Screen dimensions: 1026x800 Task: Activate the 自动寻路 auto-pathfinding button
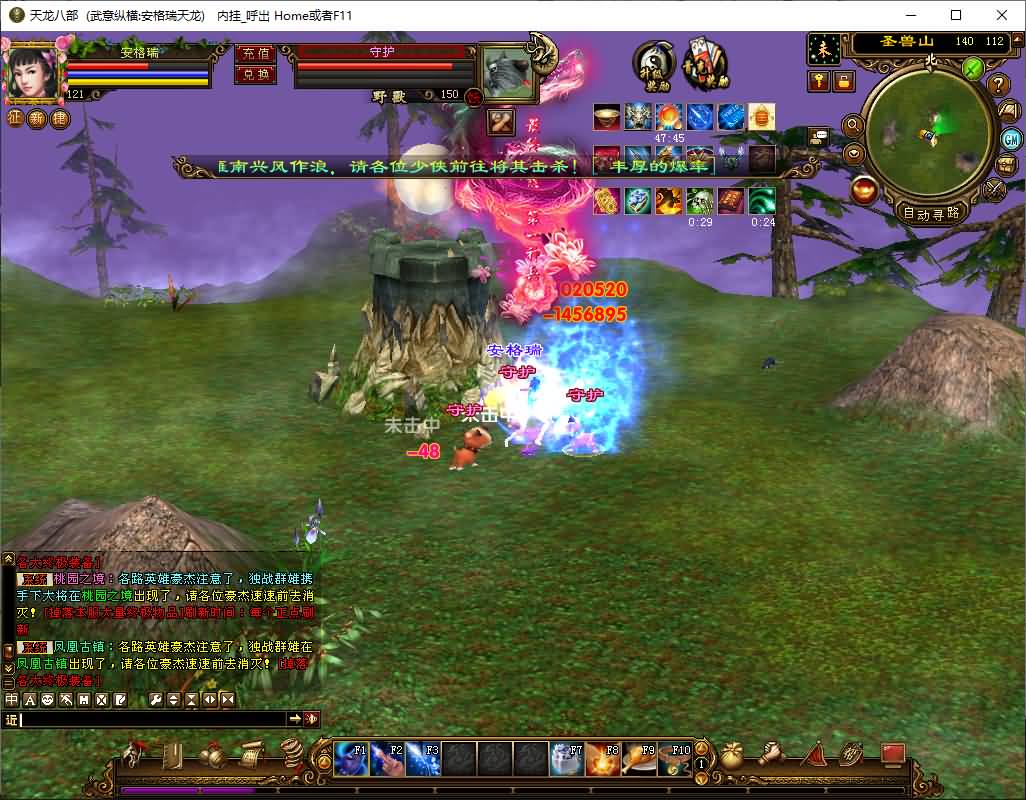930,213
